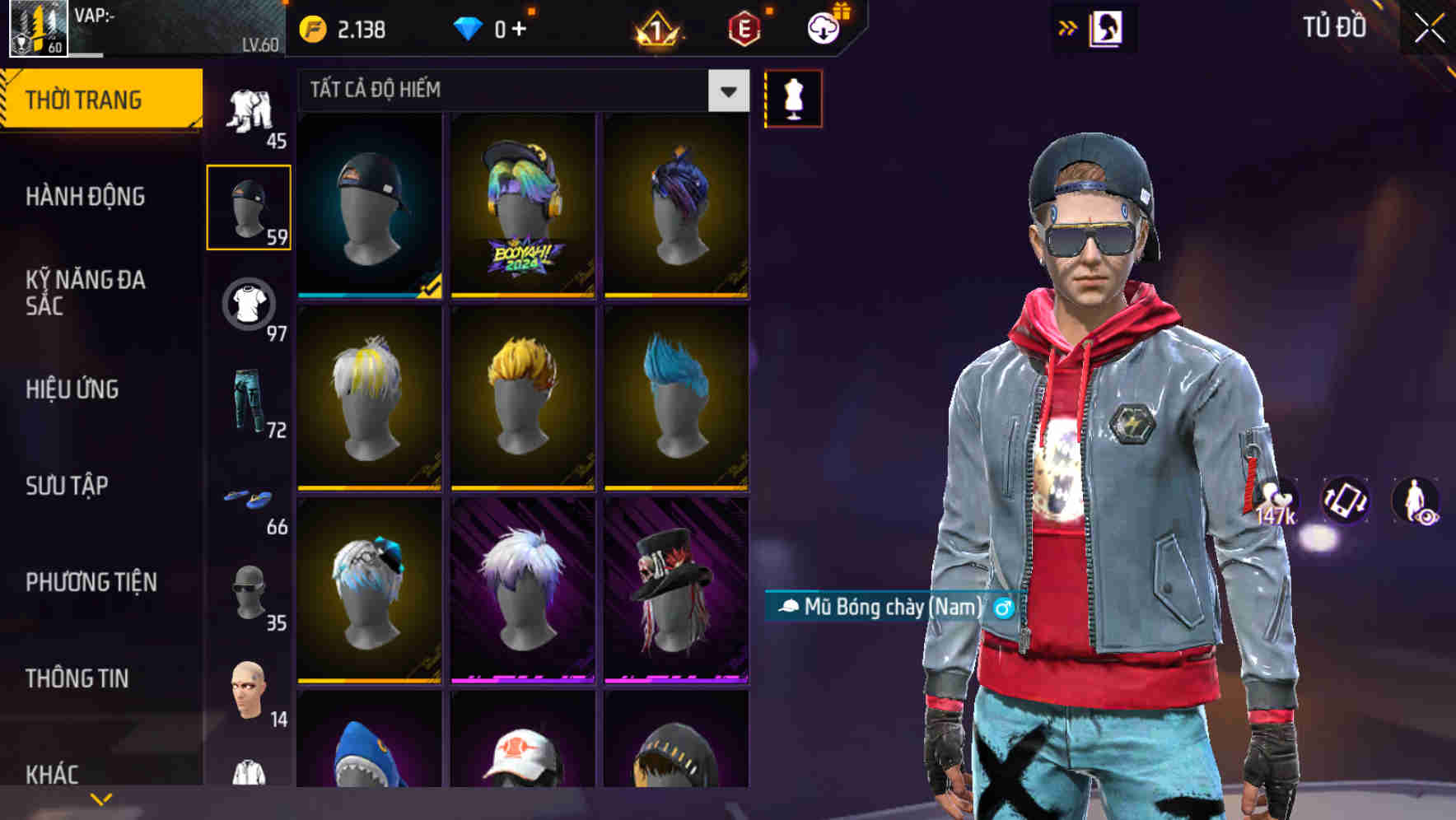Click the rank crown badge
Viewport: 1456px width, 820px height.
pyautogui.click(x=656, y=27)
